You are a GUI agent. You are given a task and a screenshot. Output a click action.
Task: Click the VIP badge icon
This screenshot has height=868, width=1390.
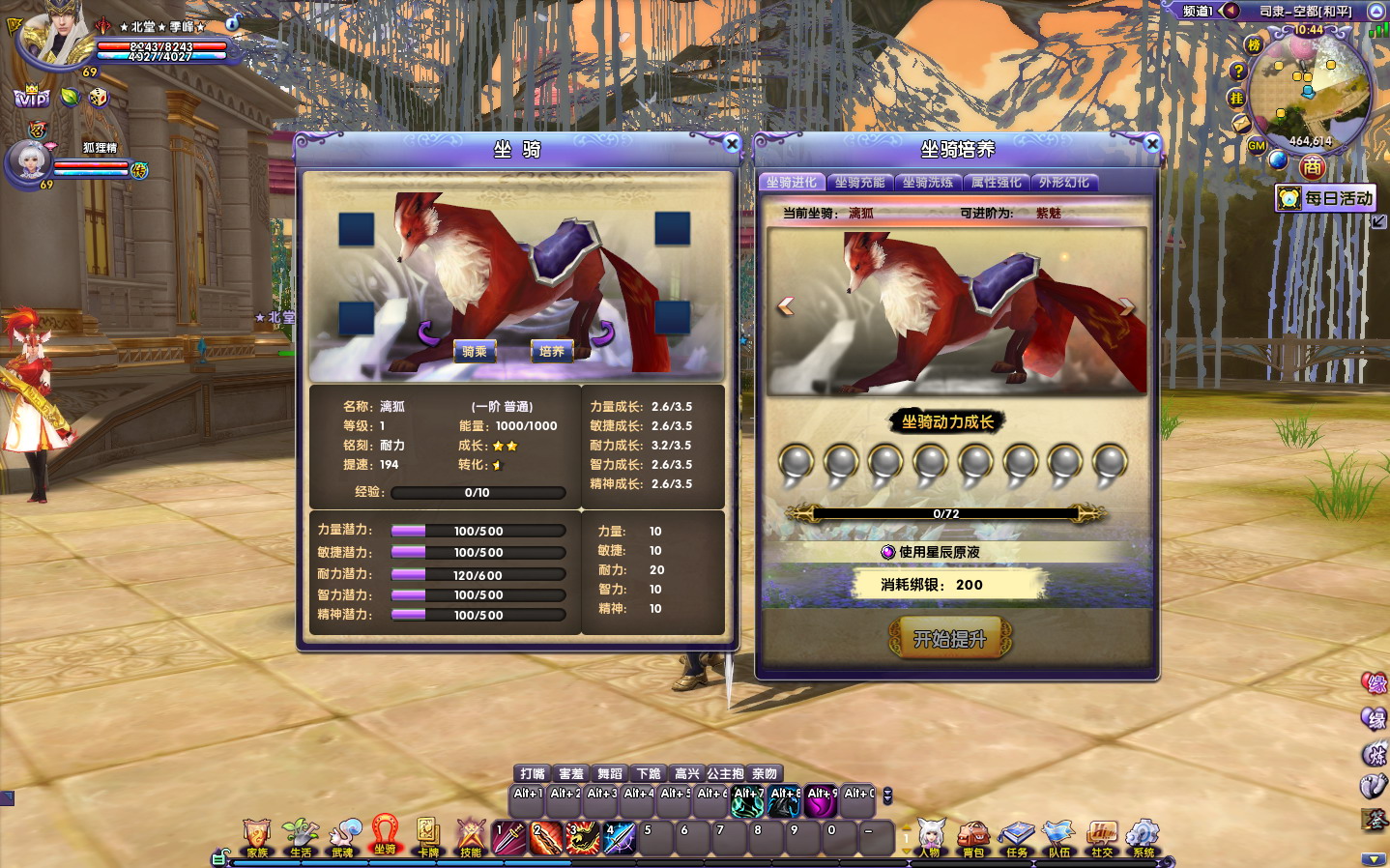31,98
